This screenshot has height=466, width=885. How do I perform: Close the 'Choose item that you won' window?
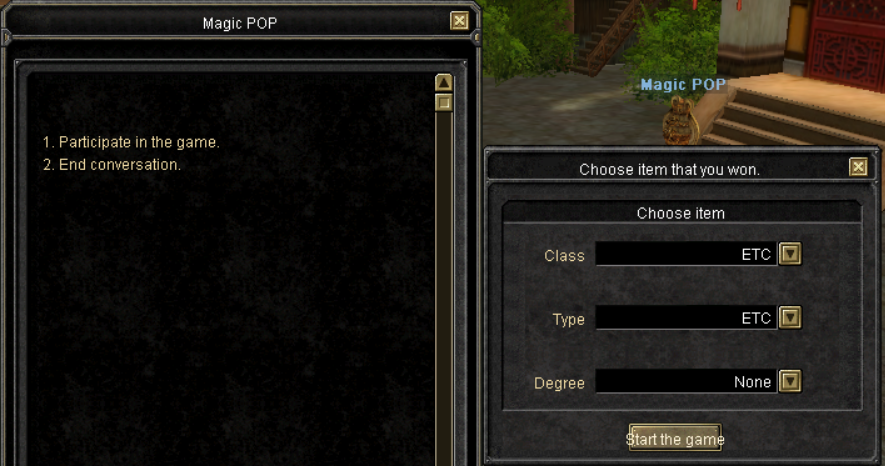(858, 168)
